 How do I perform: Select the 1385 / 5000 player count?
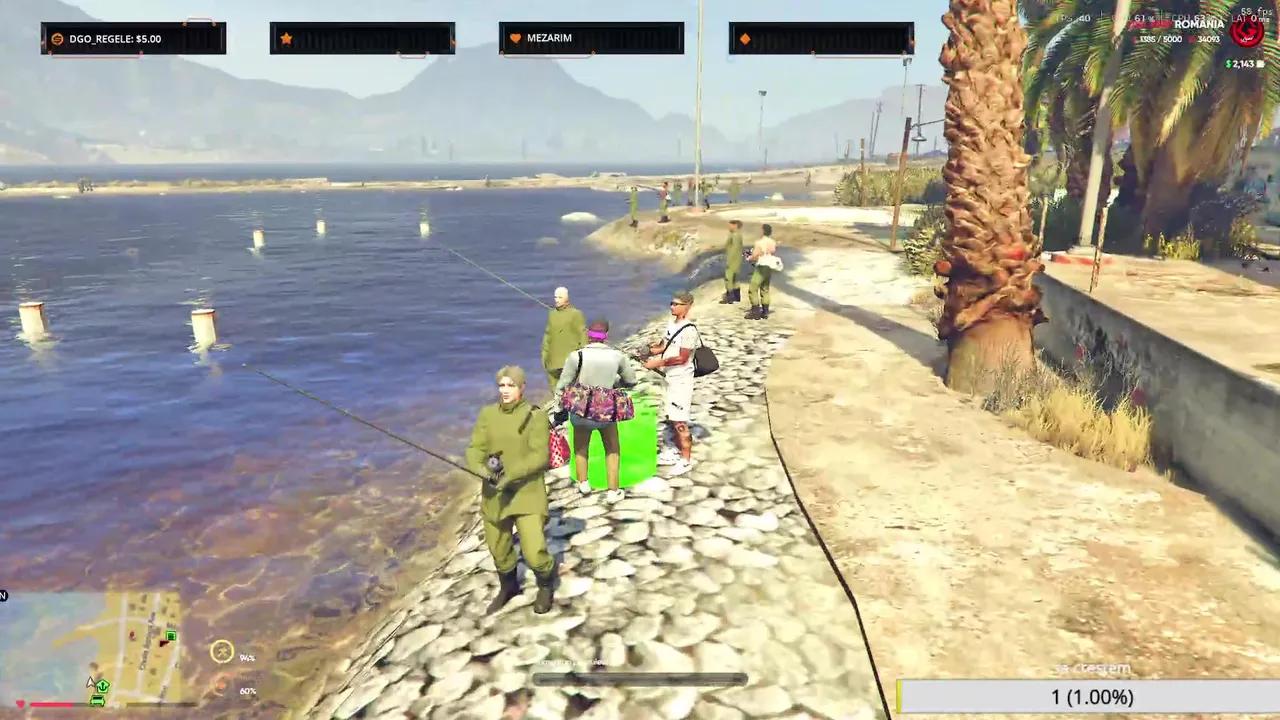point(1160,39)
